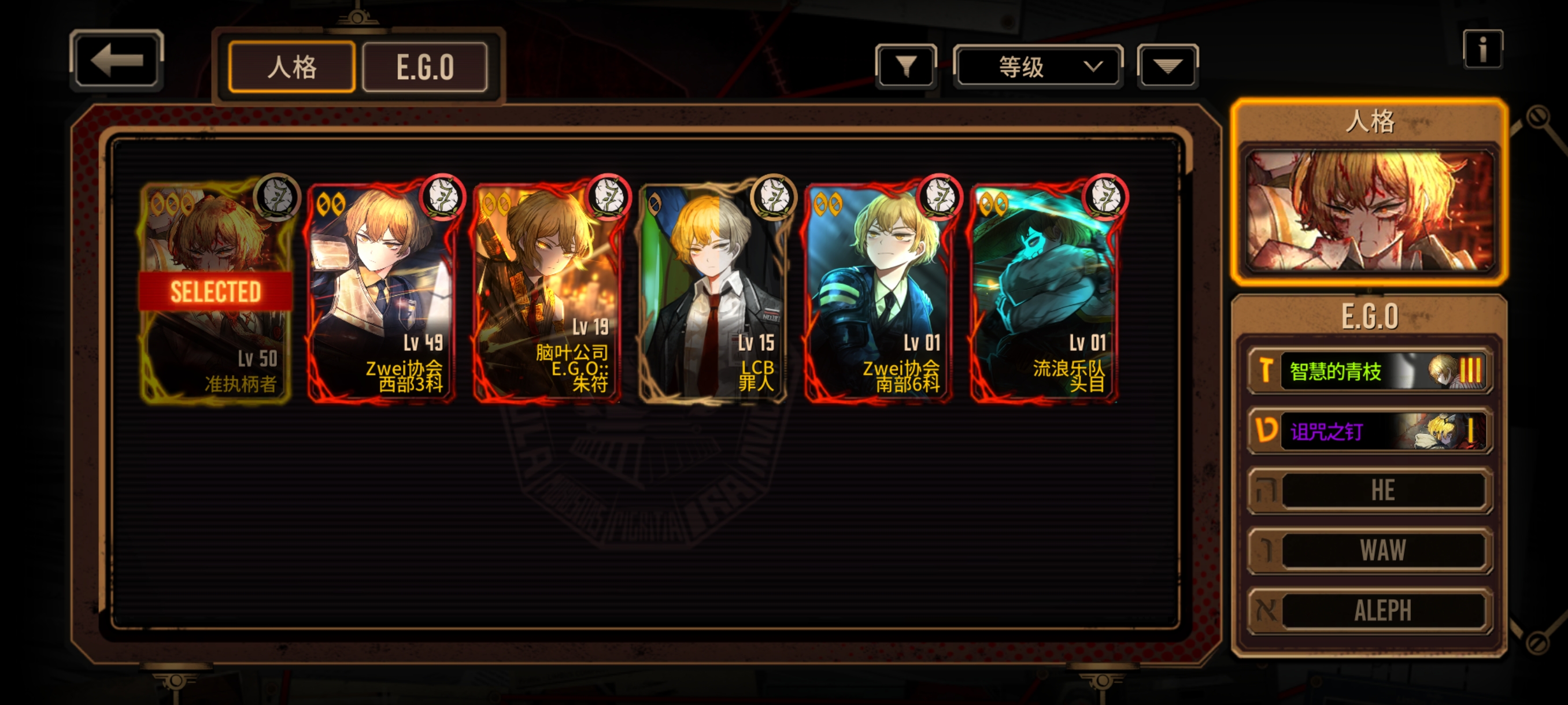Toggle sort order with the triangle button
This screenshot has height=705, width=1568.
[1167, 66]
